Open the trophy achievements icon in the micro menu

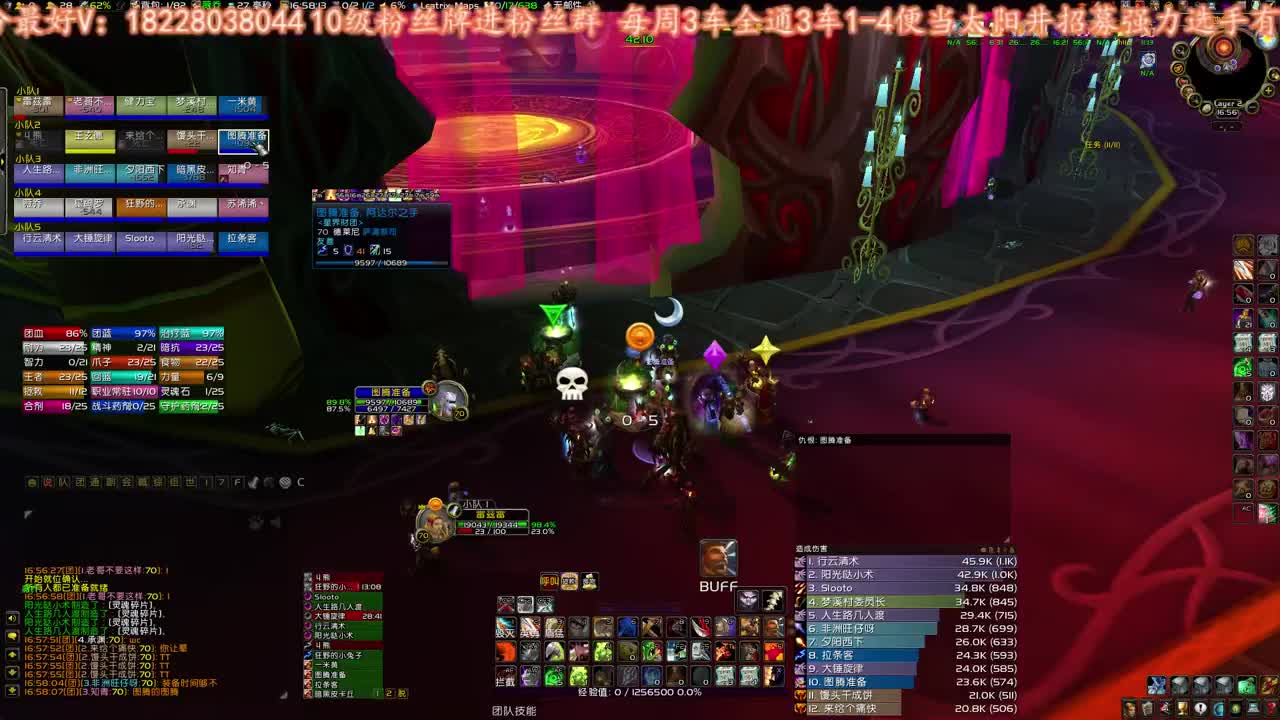[x=1182, y=708]
